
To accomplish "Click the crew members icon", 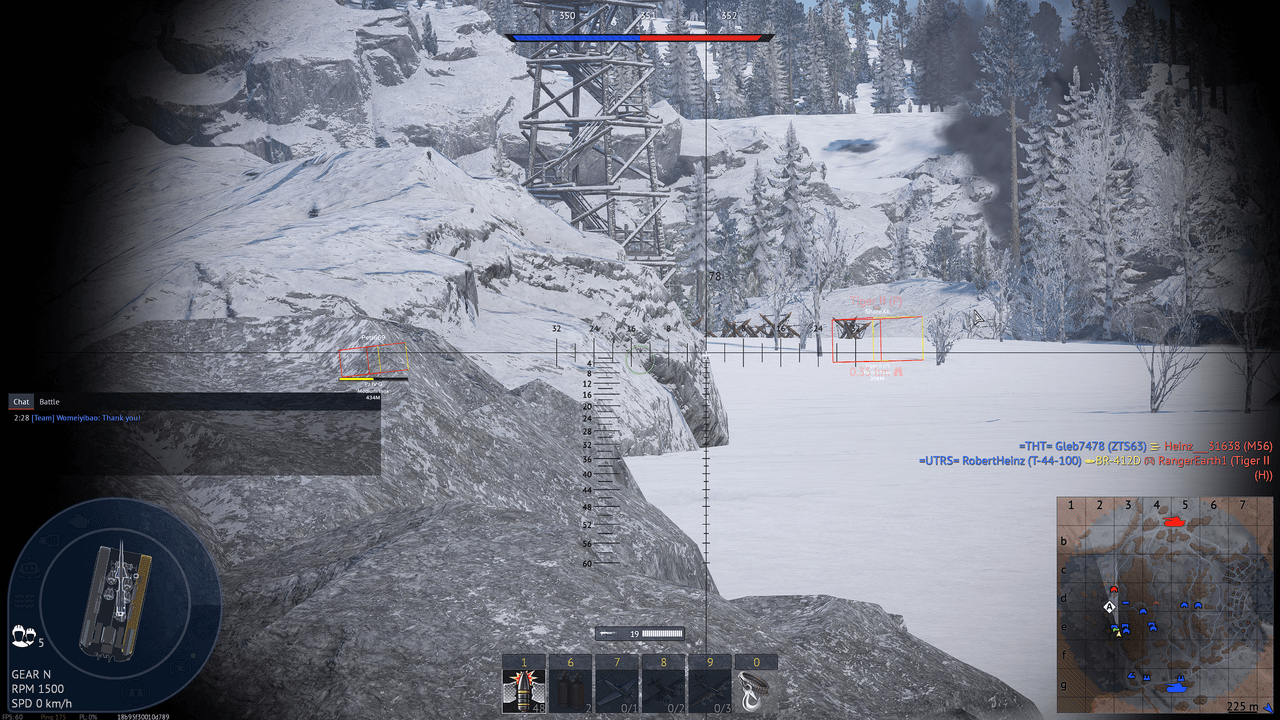I will pyautogui.click(x=22, y=634).
